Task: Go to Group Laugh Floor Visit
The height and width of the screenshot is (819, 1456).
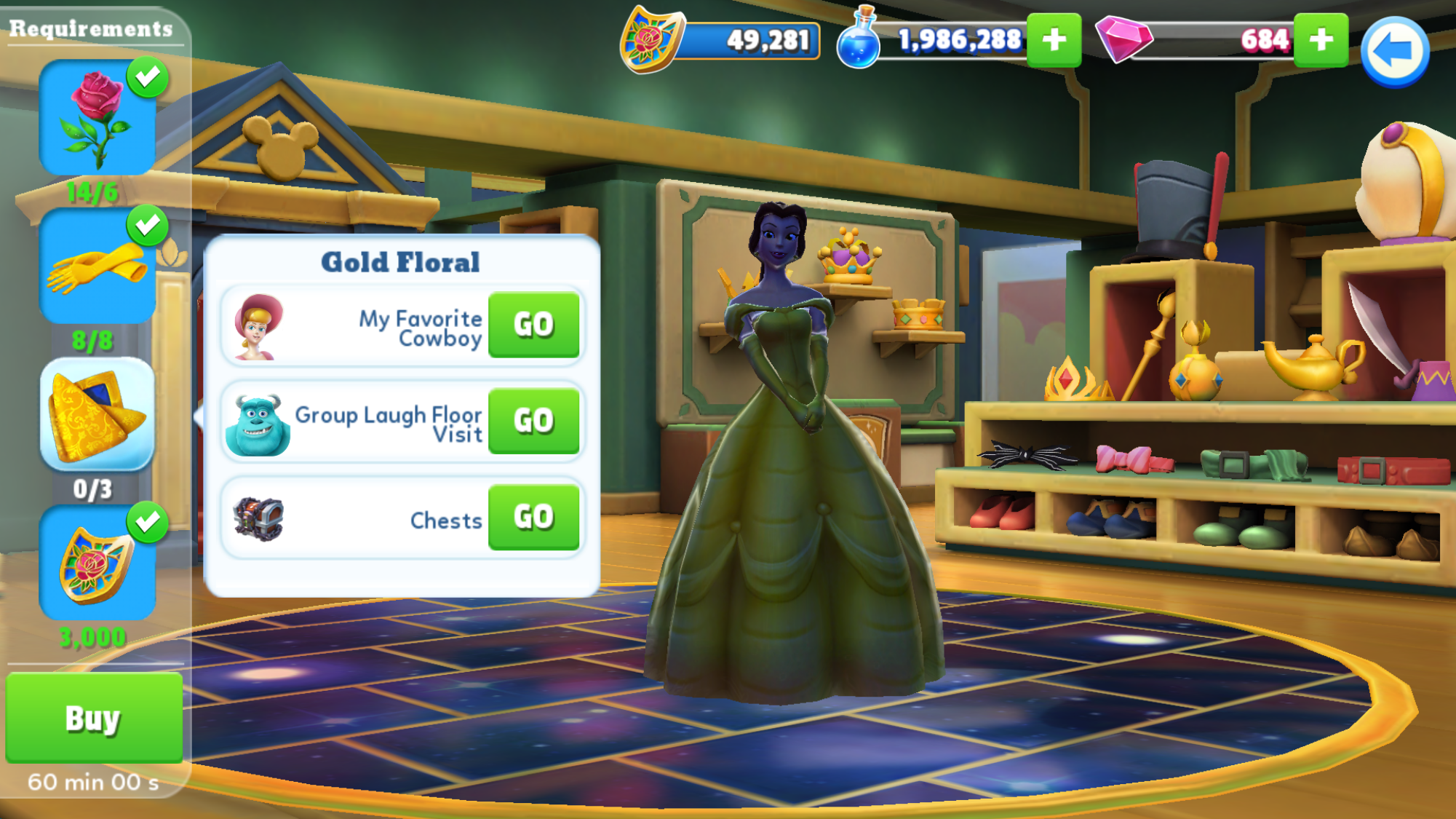Action: [x=533, y=421]
